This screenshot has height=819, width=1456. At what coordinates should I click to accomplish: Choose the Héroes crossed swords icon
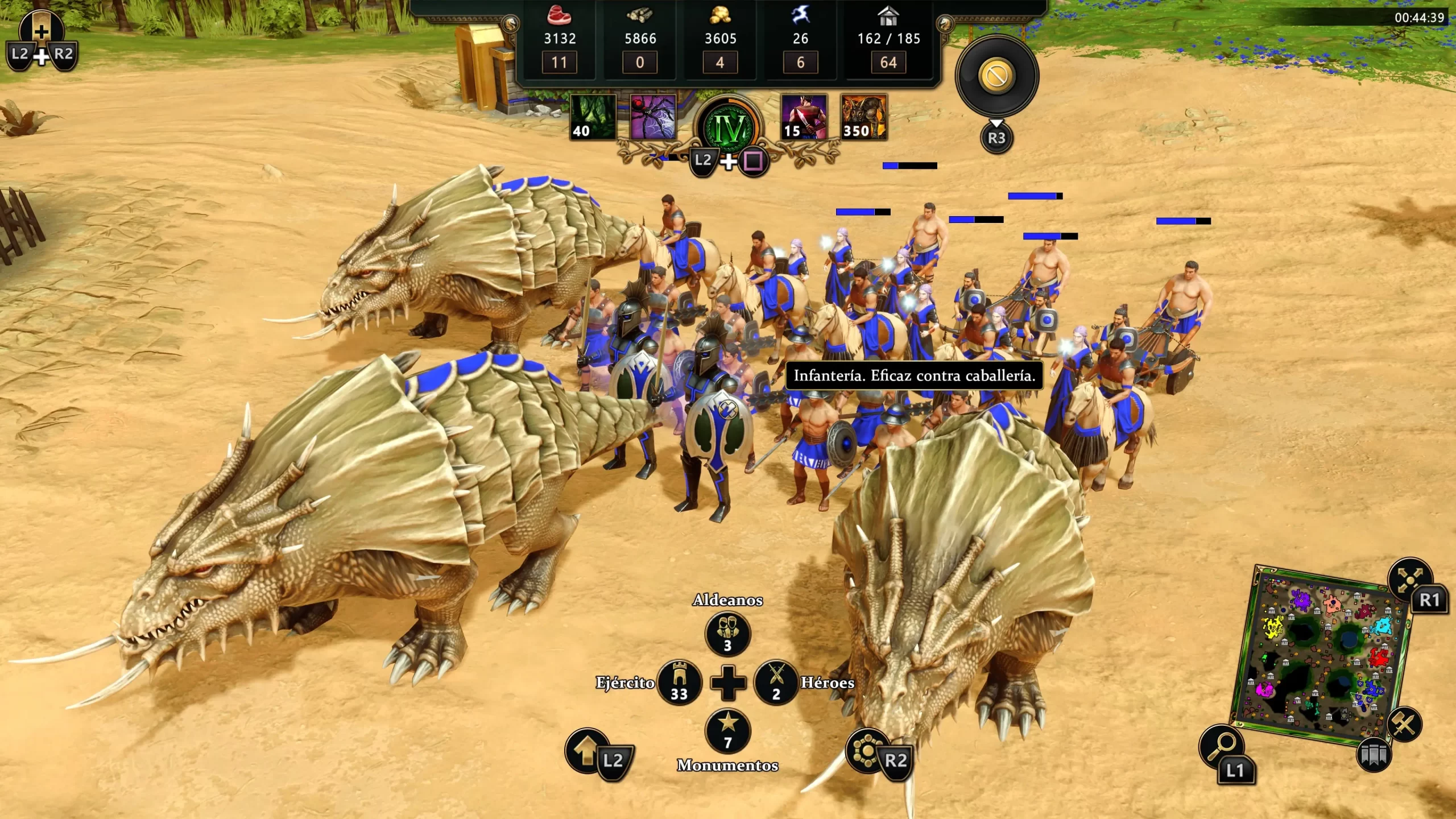click(776, 682)
